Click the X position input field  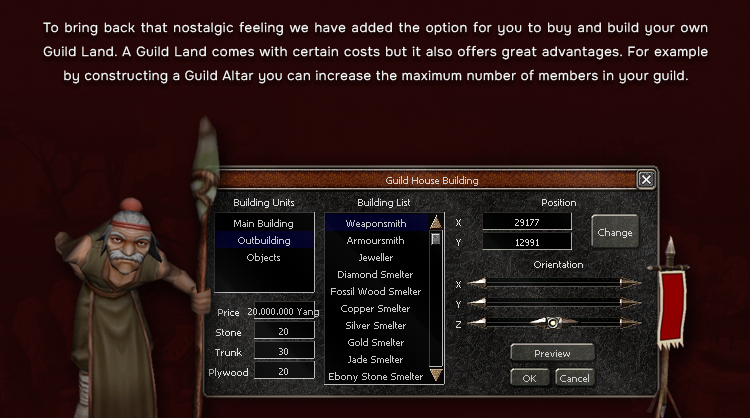(x=526, y=222)
